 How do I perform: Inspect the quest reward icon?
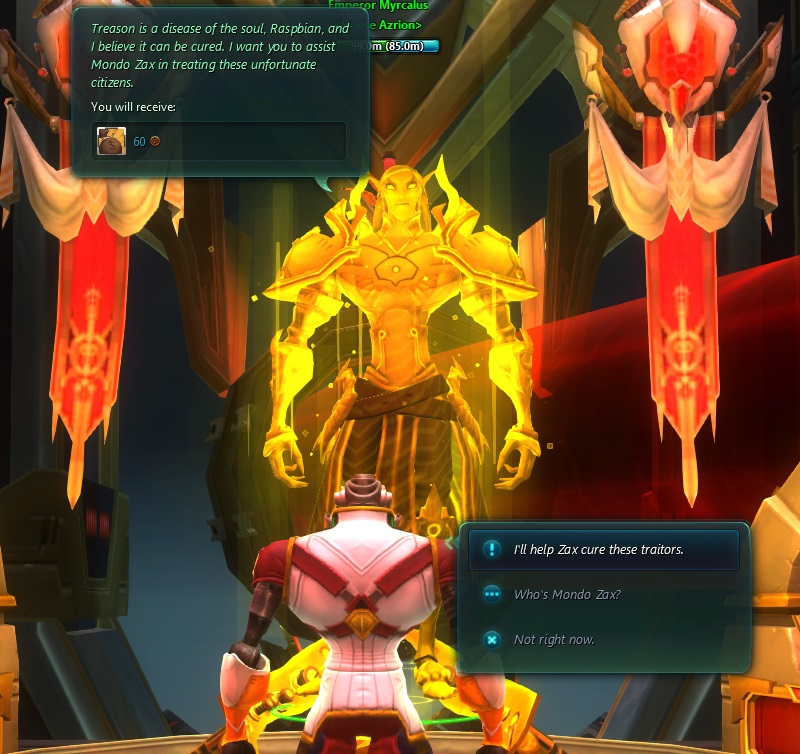pyautogui.click(x=111, y=141)
